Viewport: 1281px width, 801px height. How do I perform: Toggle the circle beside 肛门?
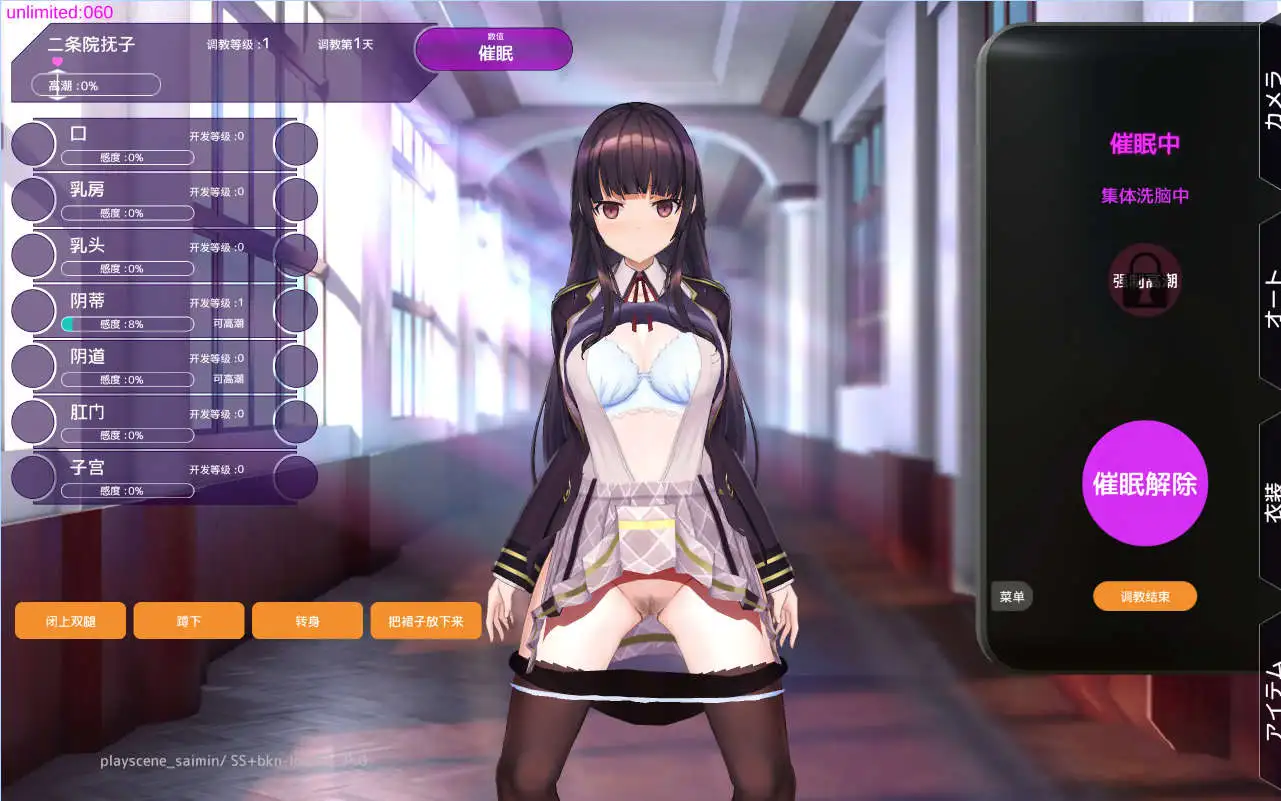33,421
